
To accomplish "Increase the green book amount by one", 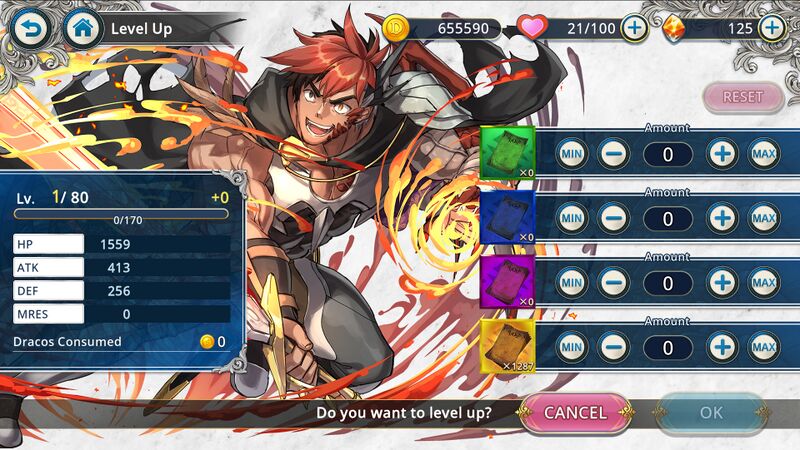I will 722,153.
